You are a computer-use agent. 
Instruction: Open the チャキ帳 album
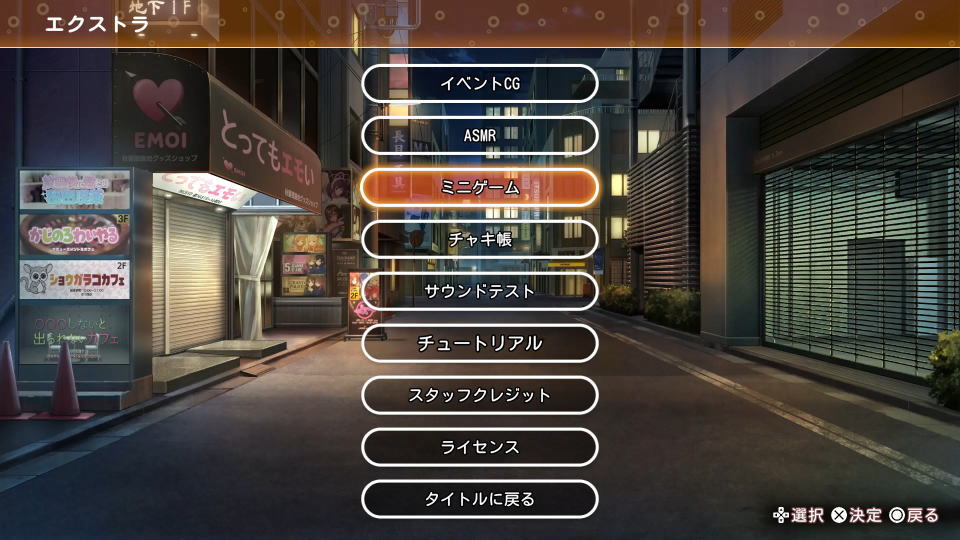480,239
